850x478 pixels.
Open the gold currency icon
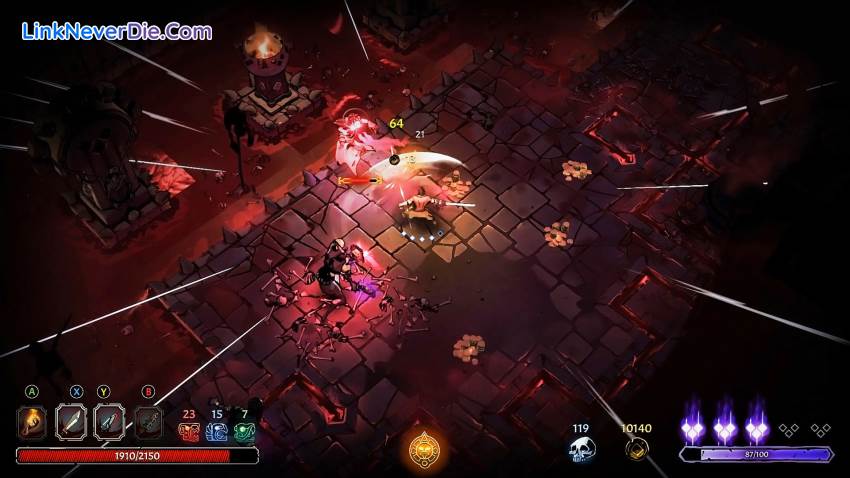pyautogui.click(x=635, y=450)
